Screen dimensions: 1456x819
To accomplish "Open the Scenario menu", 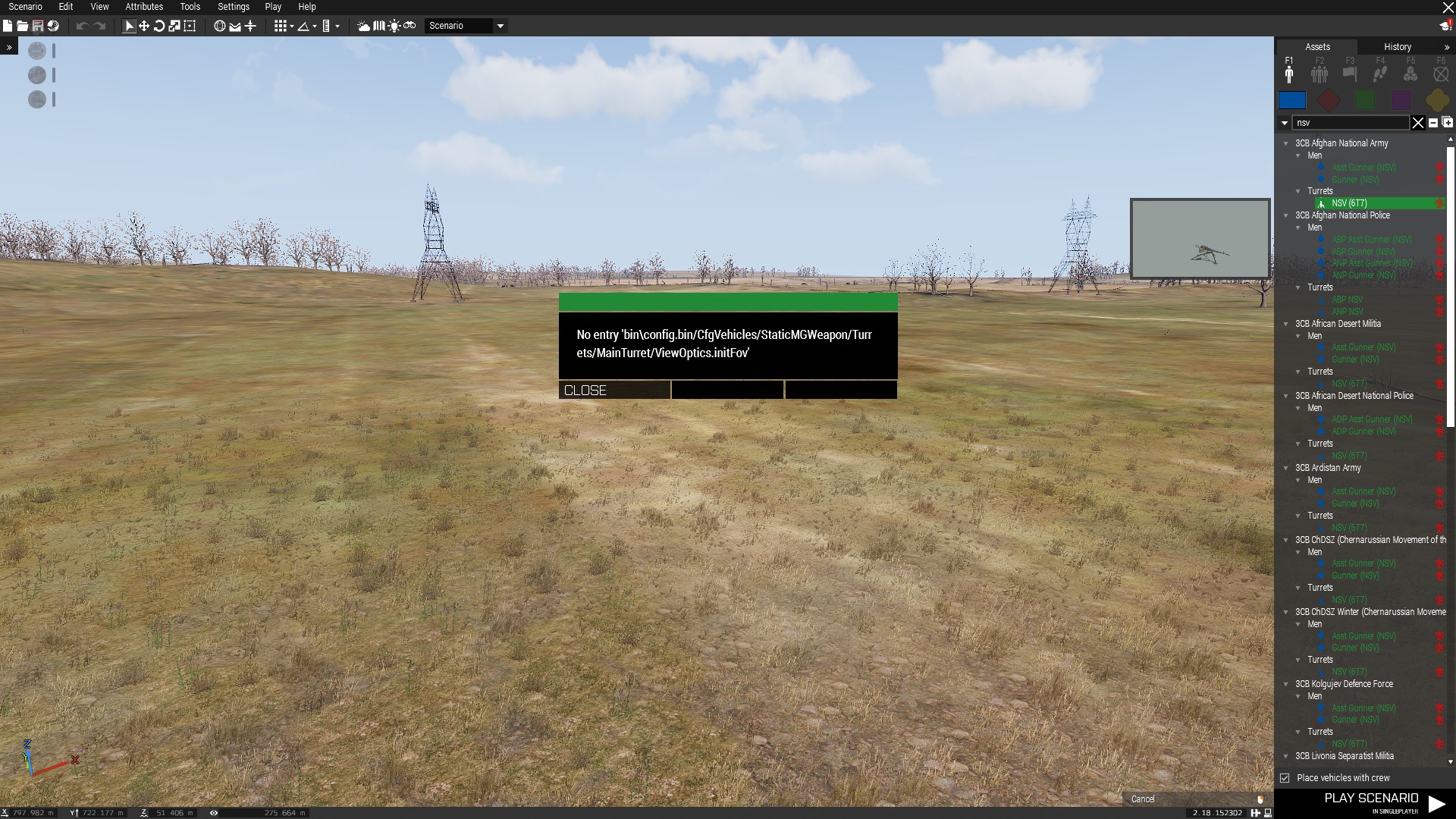I will (x=25, y=7).
